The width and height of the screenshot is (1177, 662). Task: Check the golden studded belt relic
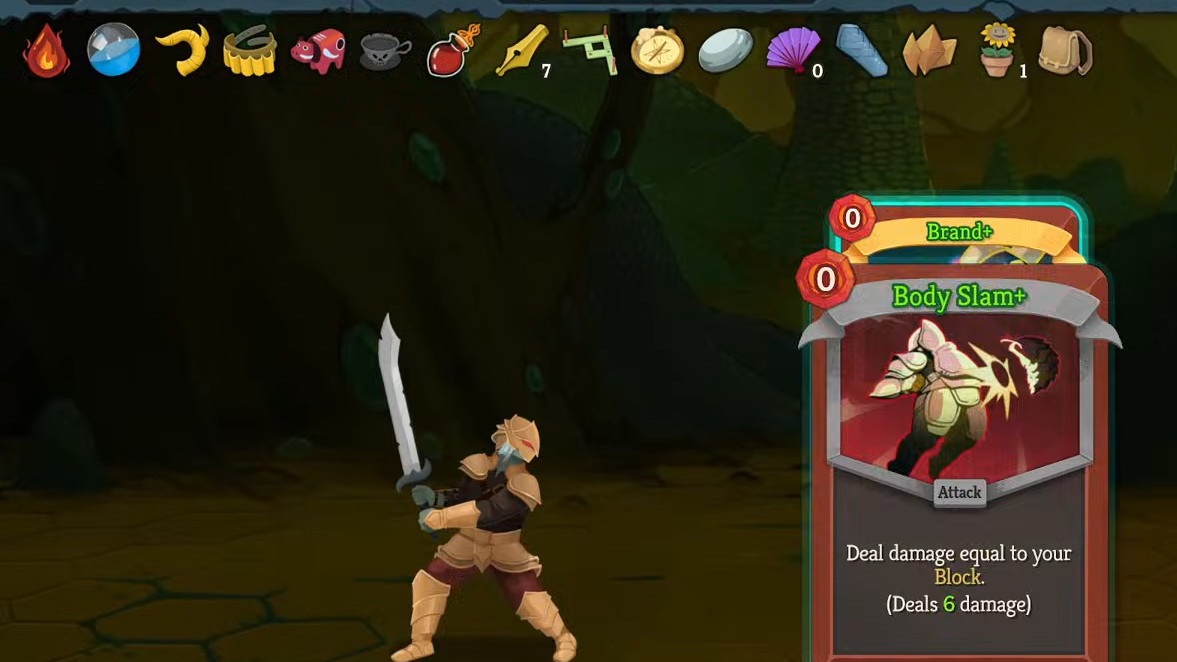pyautogui.click(x=249, y=50)
